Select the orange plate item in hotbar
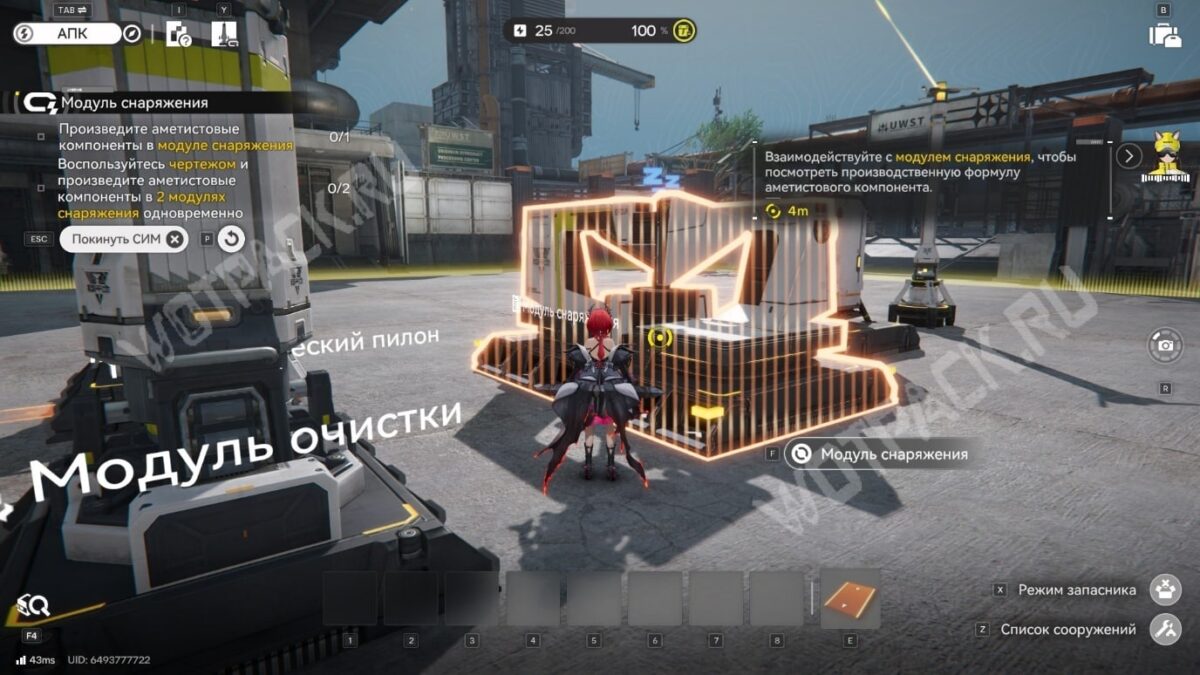The width and height of the screenshot is (1200, 675). 850,600
